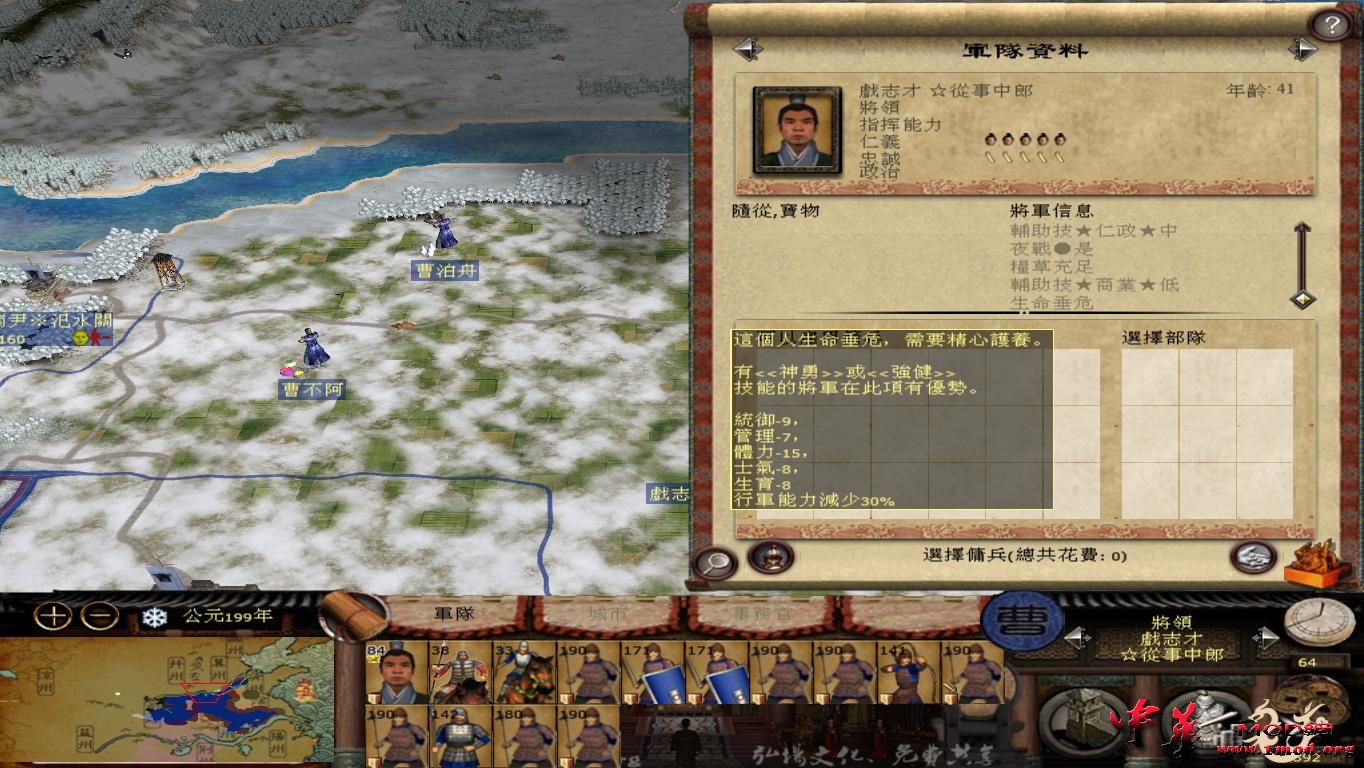The width and height of the screenshot is (1364, 768).
Task: Zoom out with the minus button
Action: point(96,613)
